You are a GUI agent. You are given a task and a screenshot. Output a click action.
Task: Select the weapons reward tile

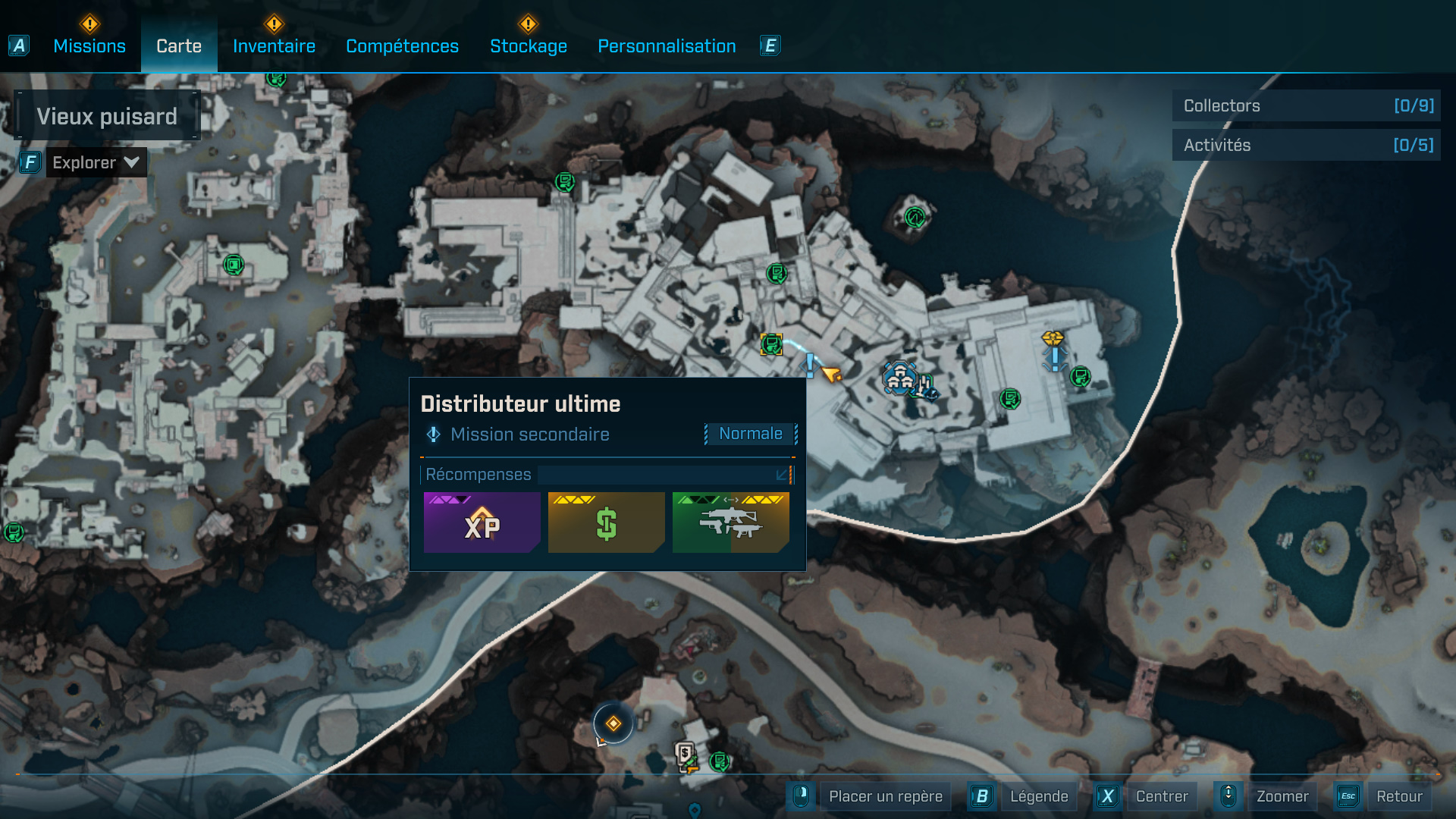[730, 523]
